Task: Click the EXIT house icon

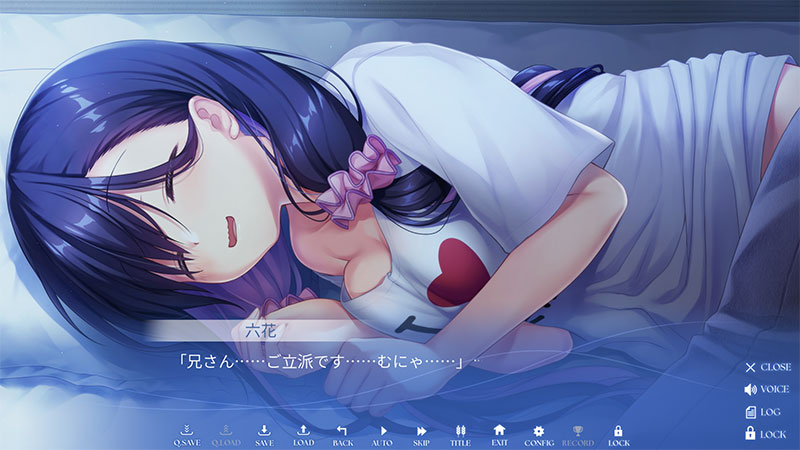Action: coord(499,434)
